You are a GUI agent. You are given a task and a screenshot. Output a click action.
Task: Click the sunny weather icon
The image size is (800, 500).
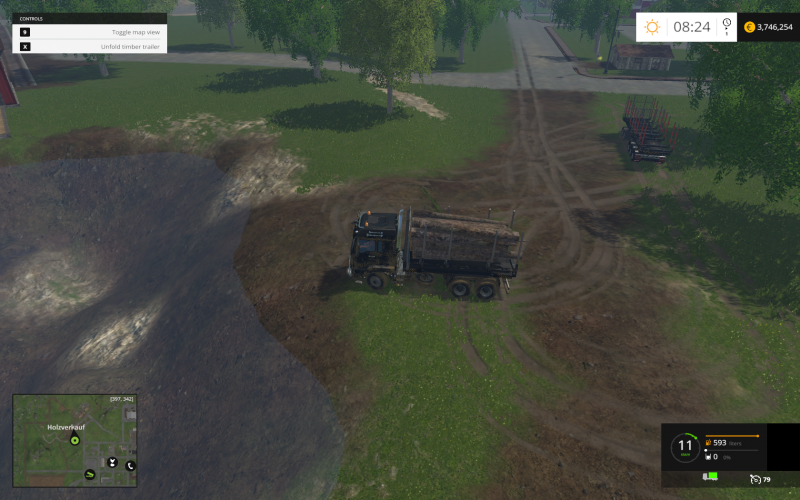[651, 27]
